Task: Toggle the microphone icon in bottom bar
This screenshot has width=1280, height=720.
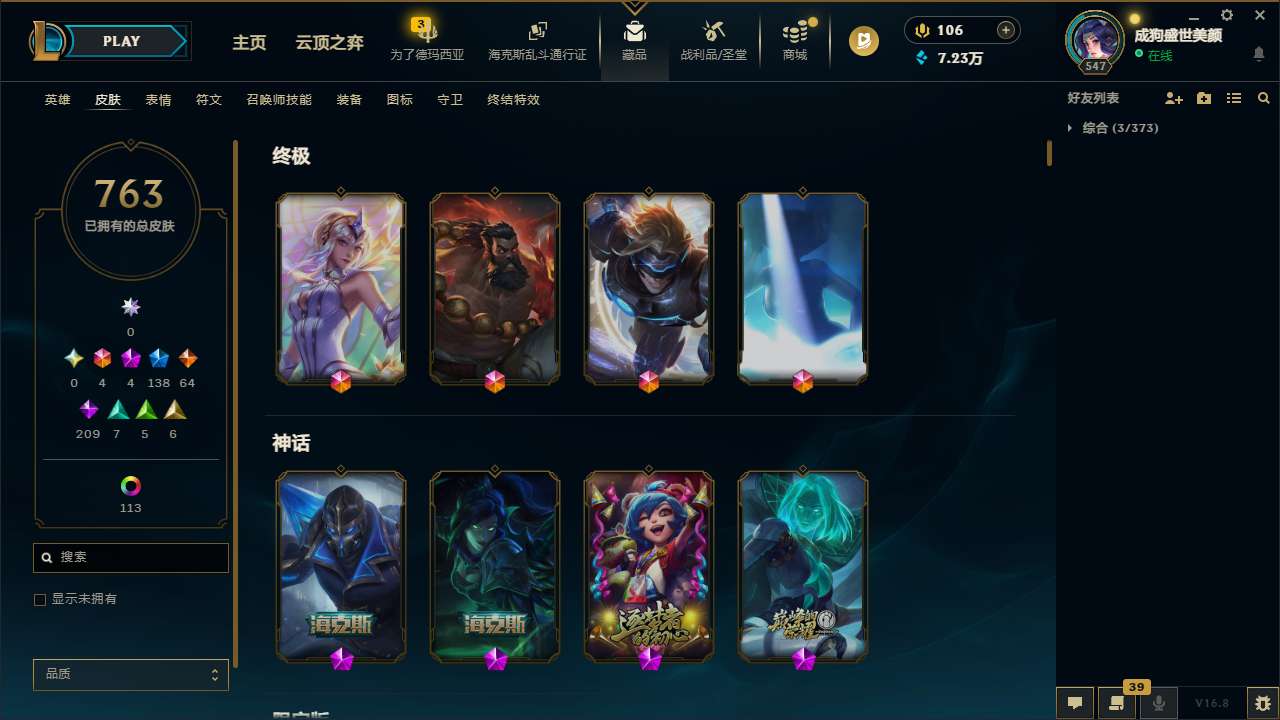Action: [1159, 701]
